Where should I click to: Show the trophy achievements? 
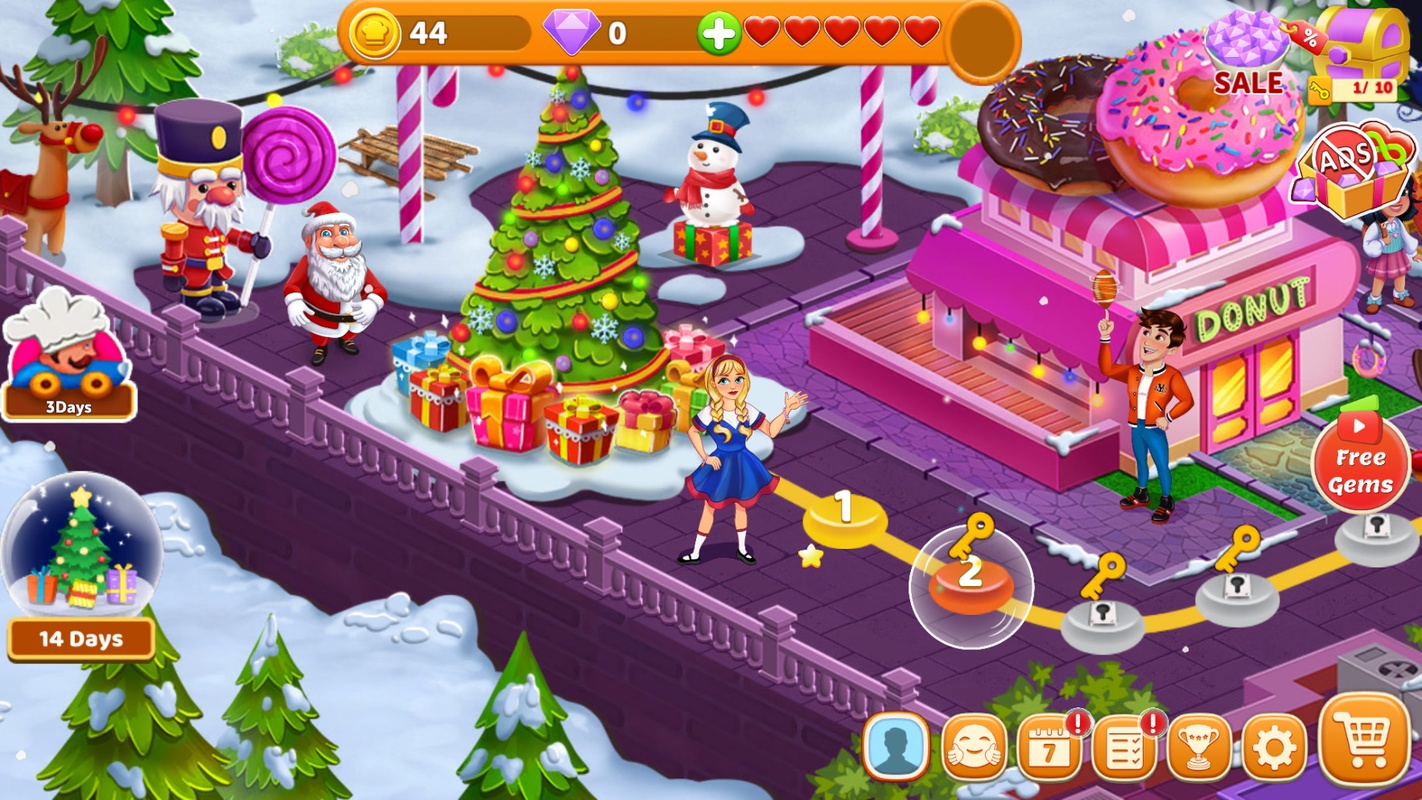(x=1199, y=747)
